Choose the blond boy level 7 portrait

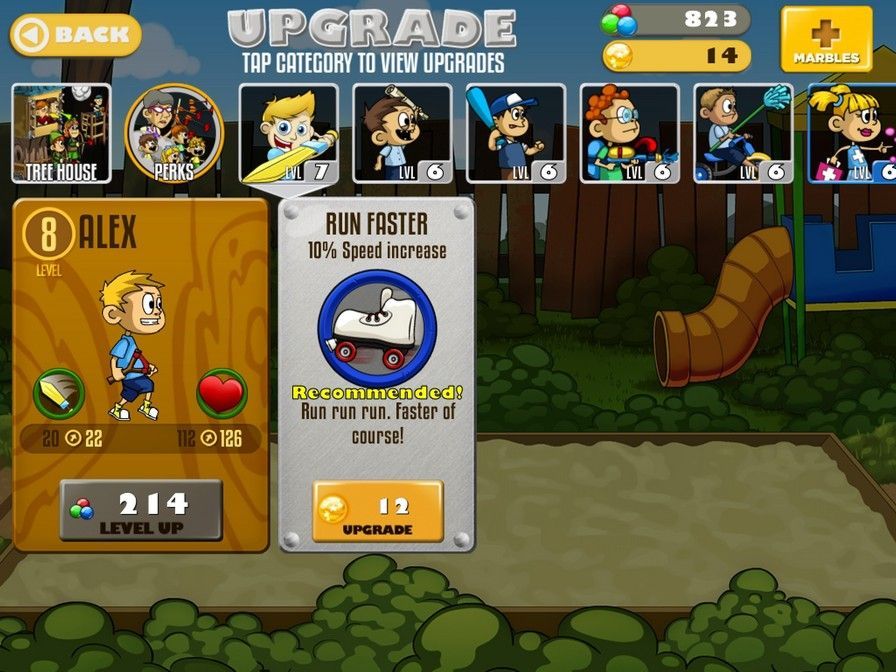pyautogui.click(x=288, y=134)
